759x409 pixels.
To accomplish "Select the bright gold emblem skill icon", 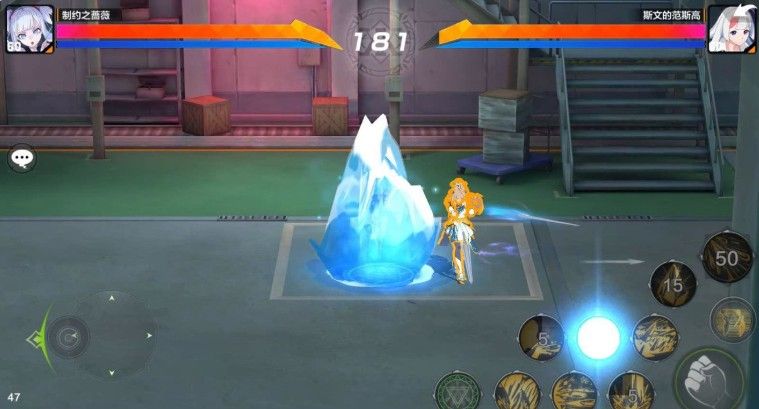I will point(733,319).
